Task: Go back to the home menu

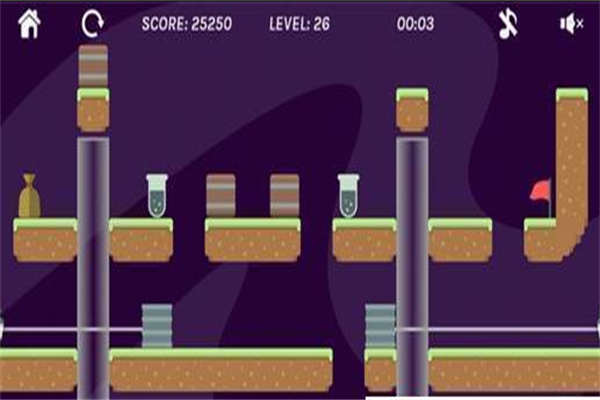Action: tap(30, 24)
